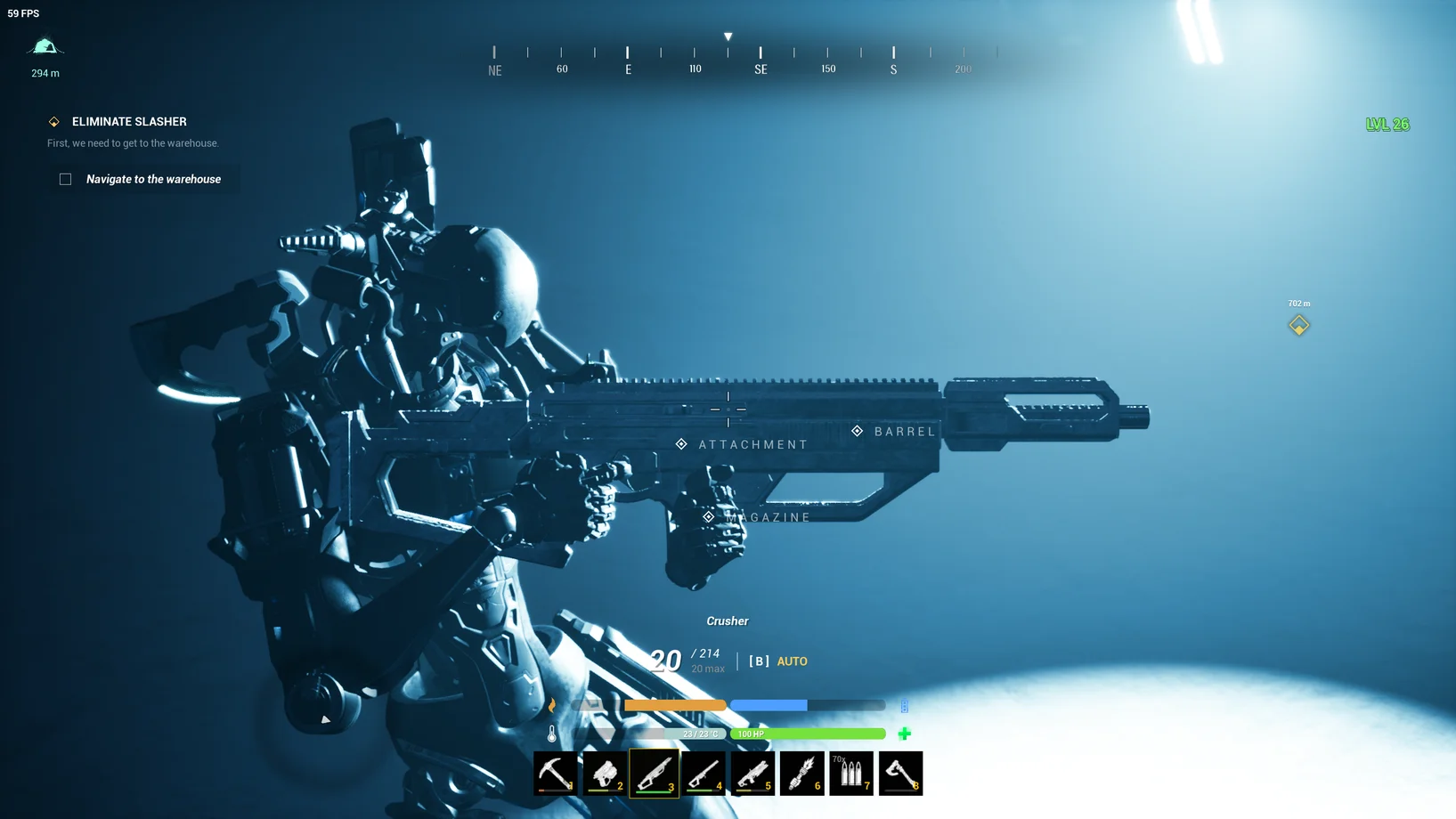This screenshot has height=819, width=1456.
Task: Click the thermometer temperature icon
Action: tap(552, 734)
